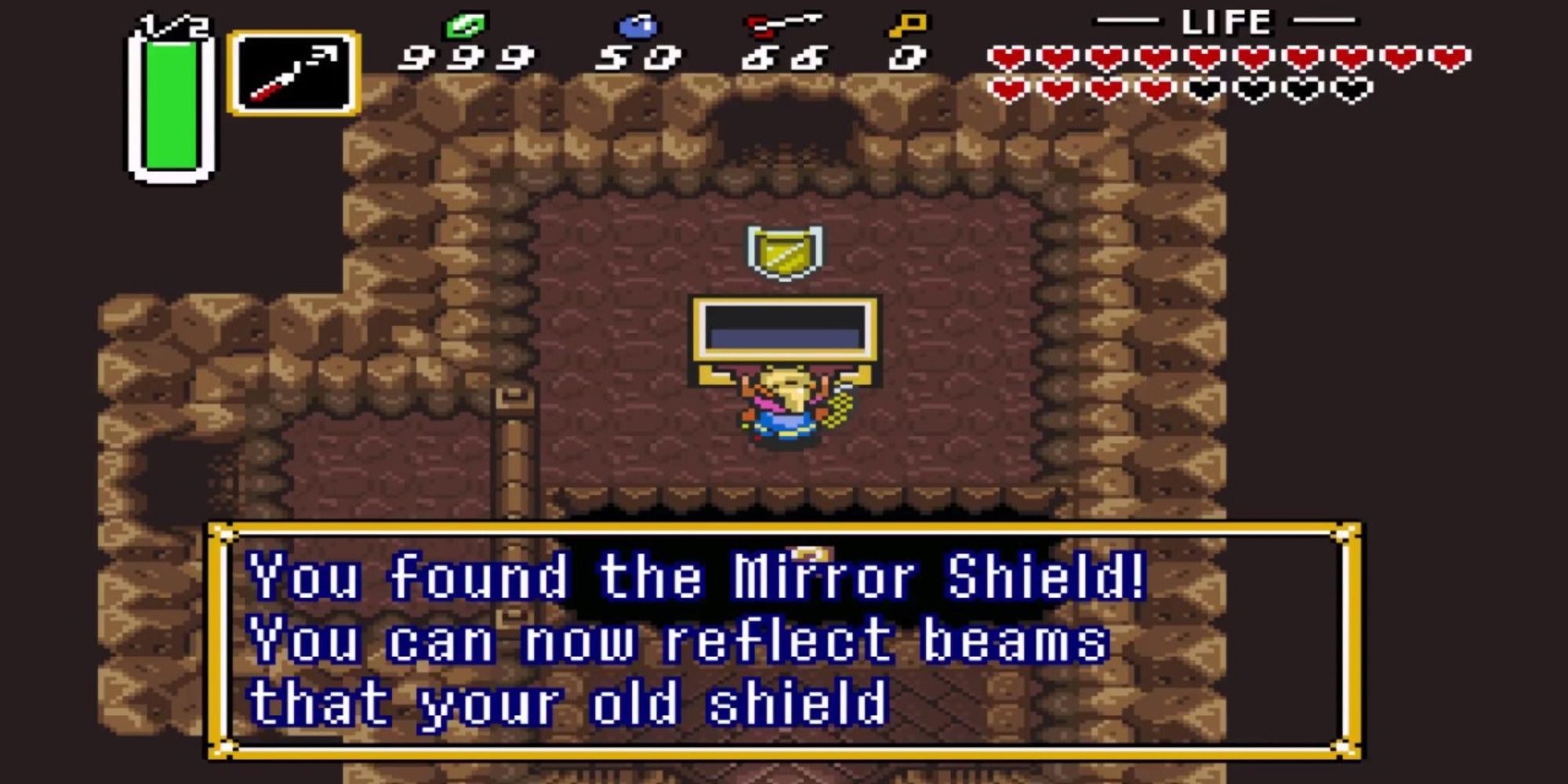Image resolution: width=1568 pixels, height=784 pixels.
Task: Select the blue bomb icon at the top
Action: click(x=637, y=25)
